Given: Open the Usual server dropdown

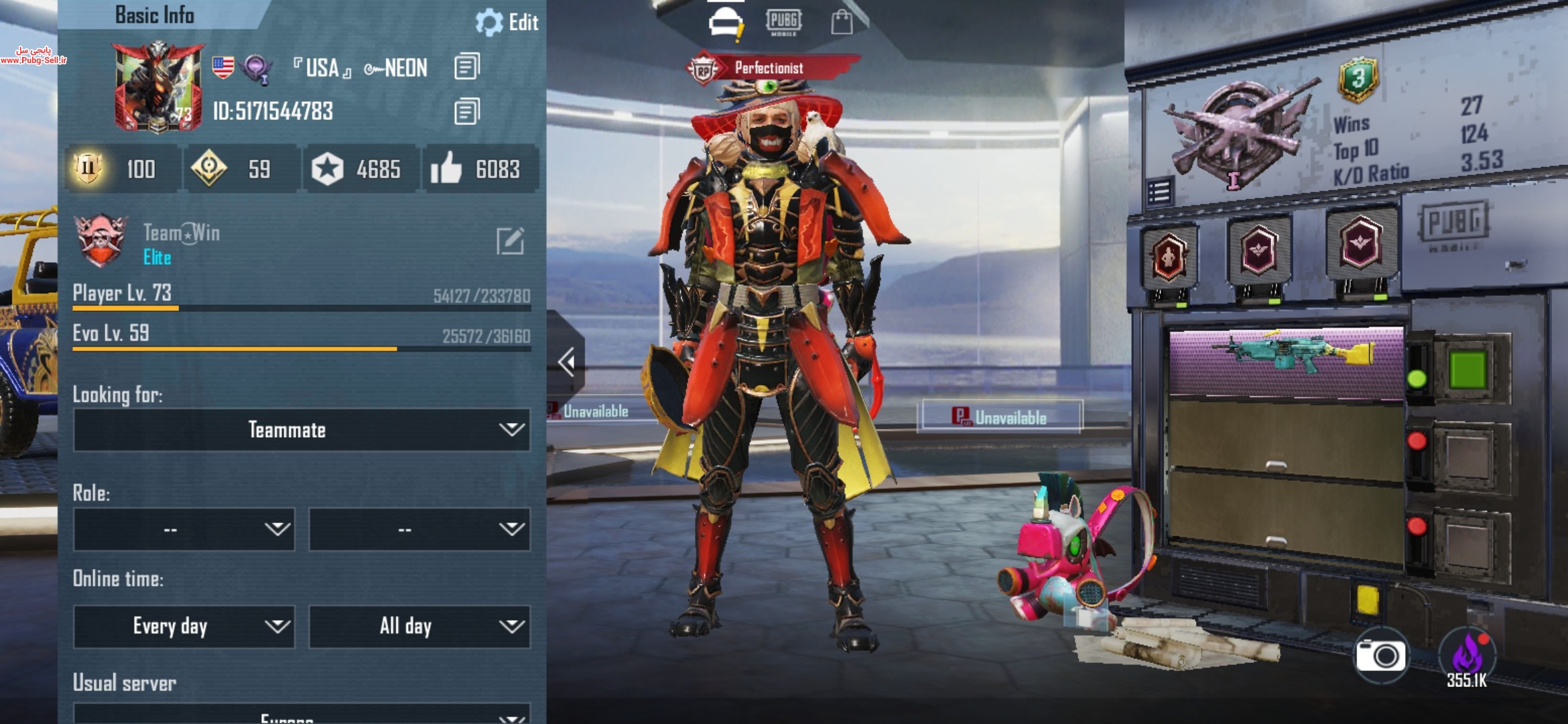Looking at the screenshot, I should coord(302,715).
